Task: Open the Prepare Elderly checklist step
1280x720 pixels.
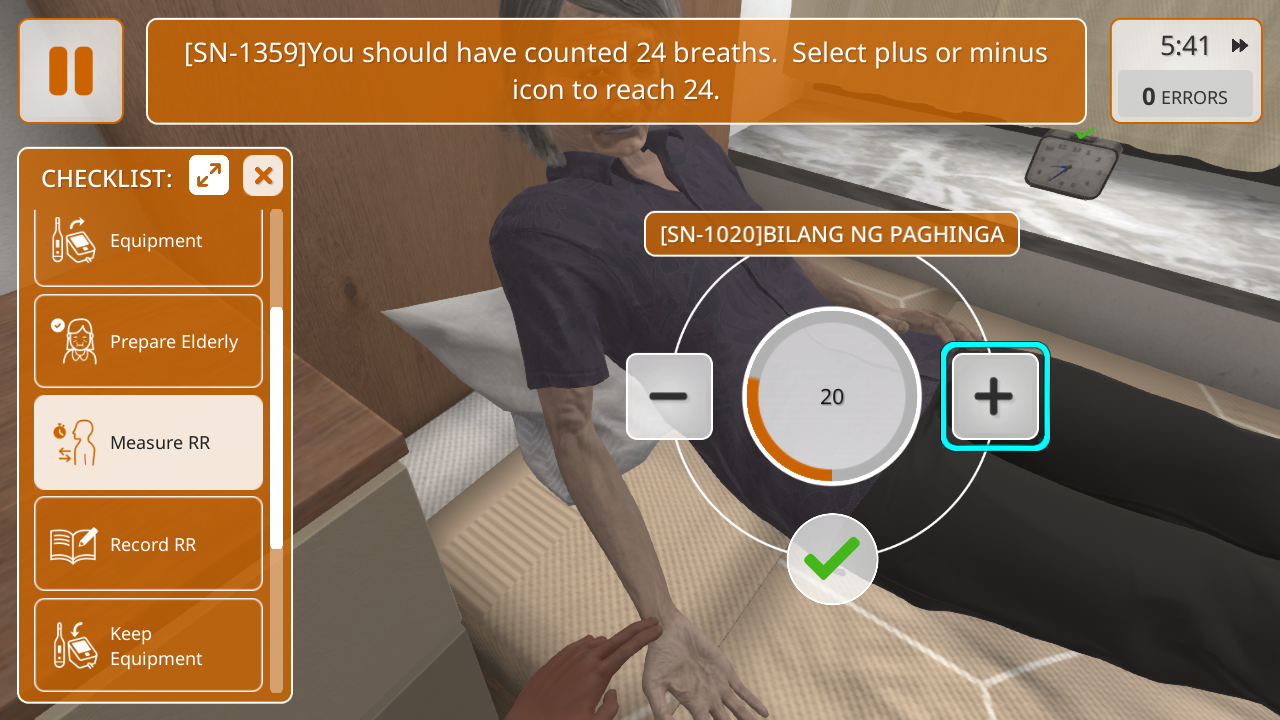Action: 148,341
